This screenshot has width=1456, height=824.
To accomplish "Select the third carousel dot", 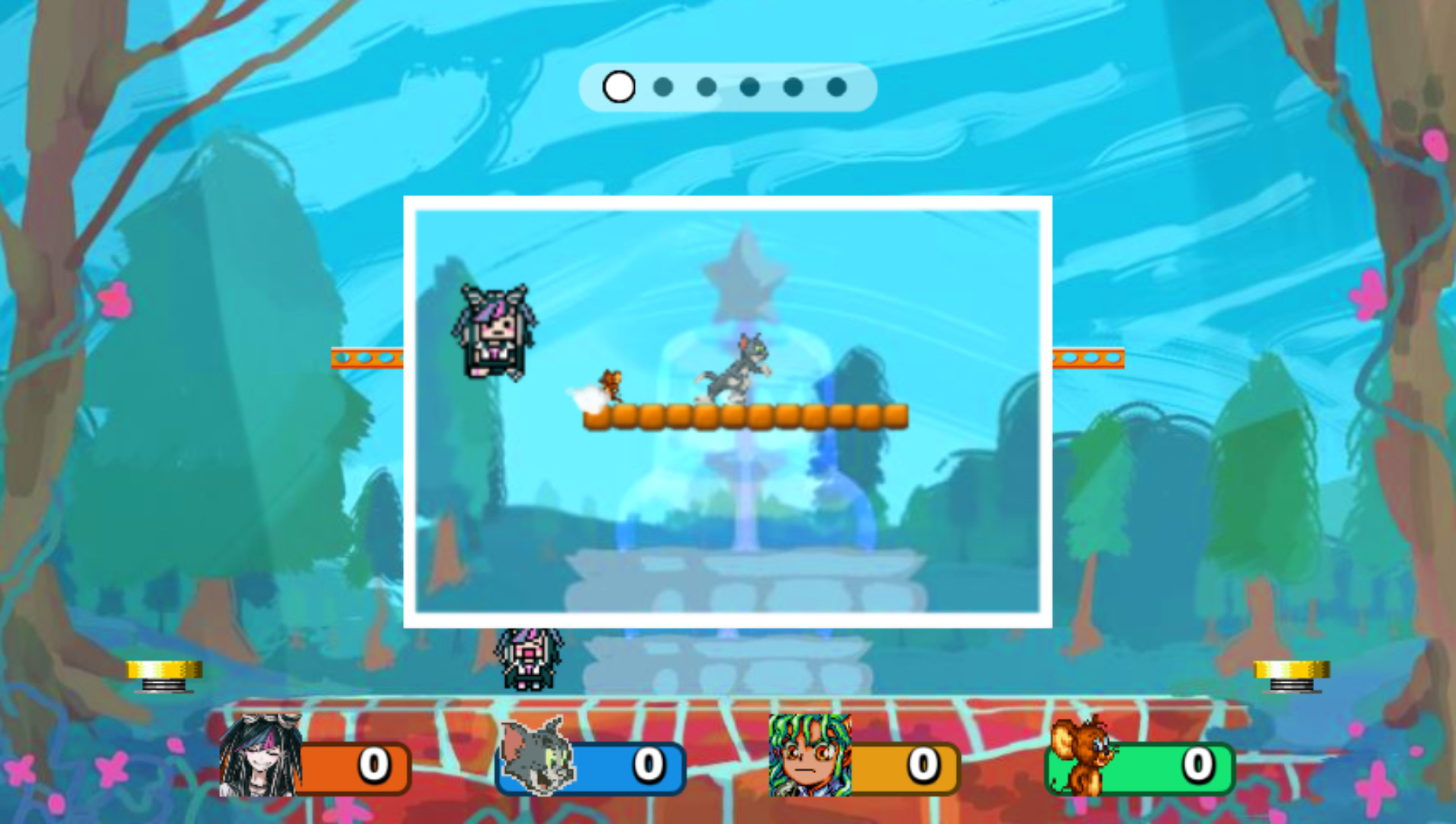I will pos(705,87).
